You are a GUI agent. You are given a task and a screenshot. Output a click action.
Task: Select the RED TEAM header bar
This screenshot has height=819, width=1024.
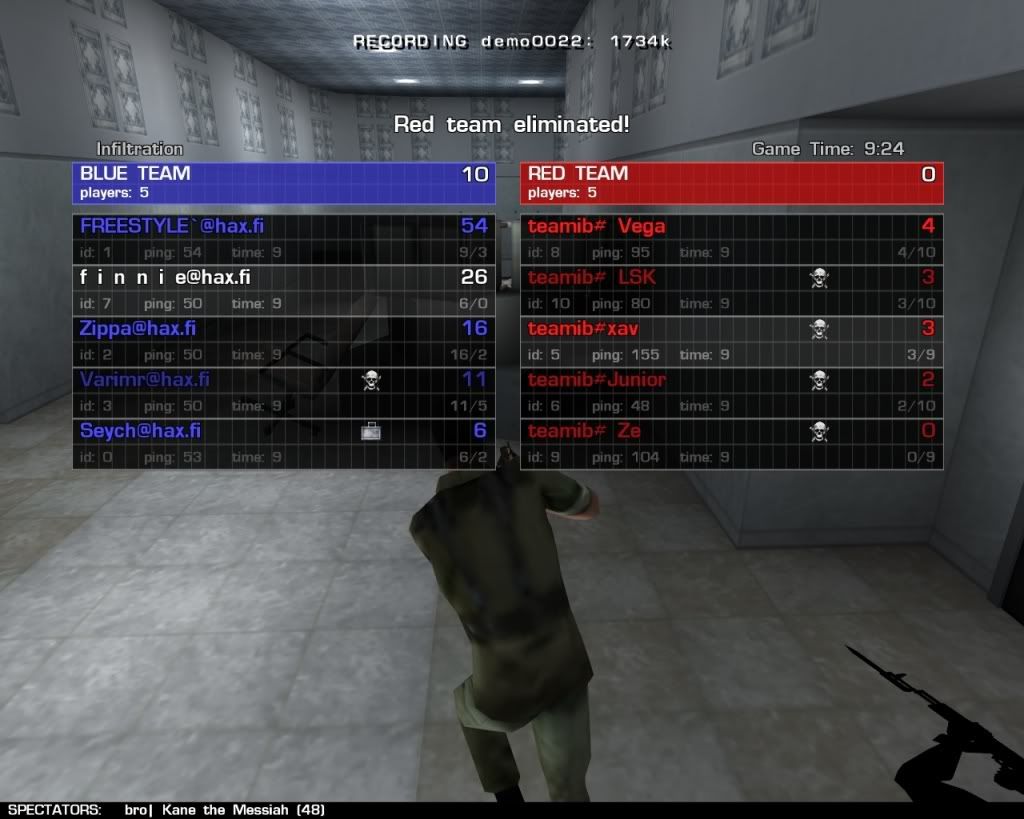coord(731,183)
